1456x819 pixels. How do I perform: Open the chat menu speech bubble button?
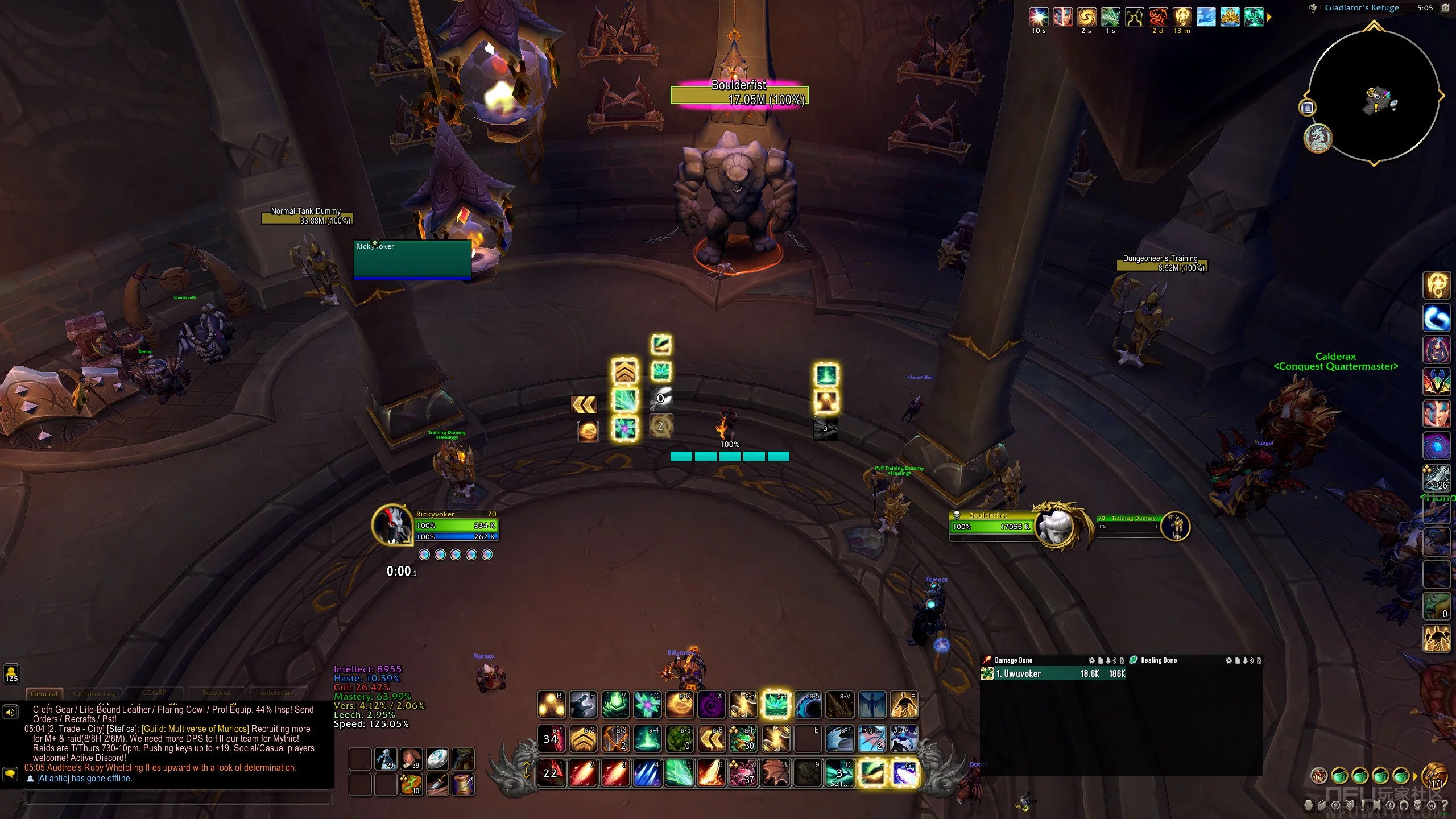pos(10,773)
